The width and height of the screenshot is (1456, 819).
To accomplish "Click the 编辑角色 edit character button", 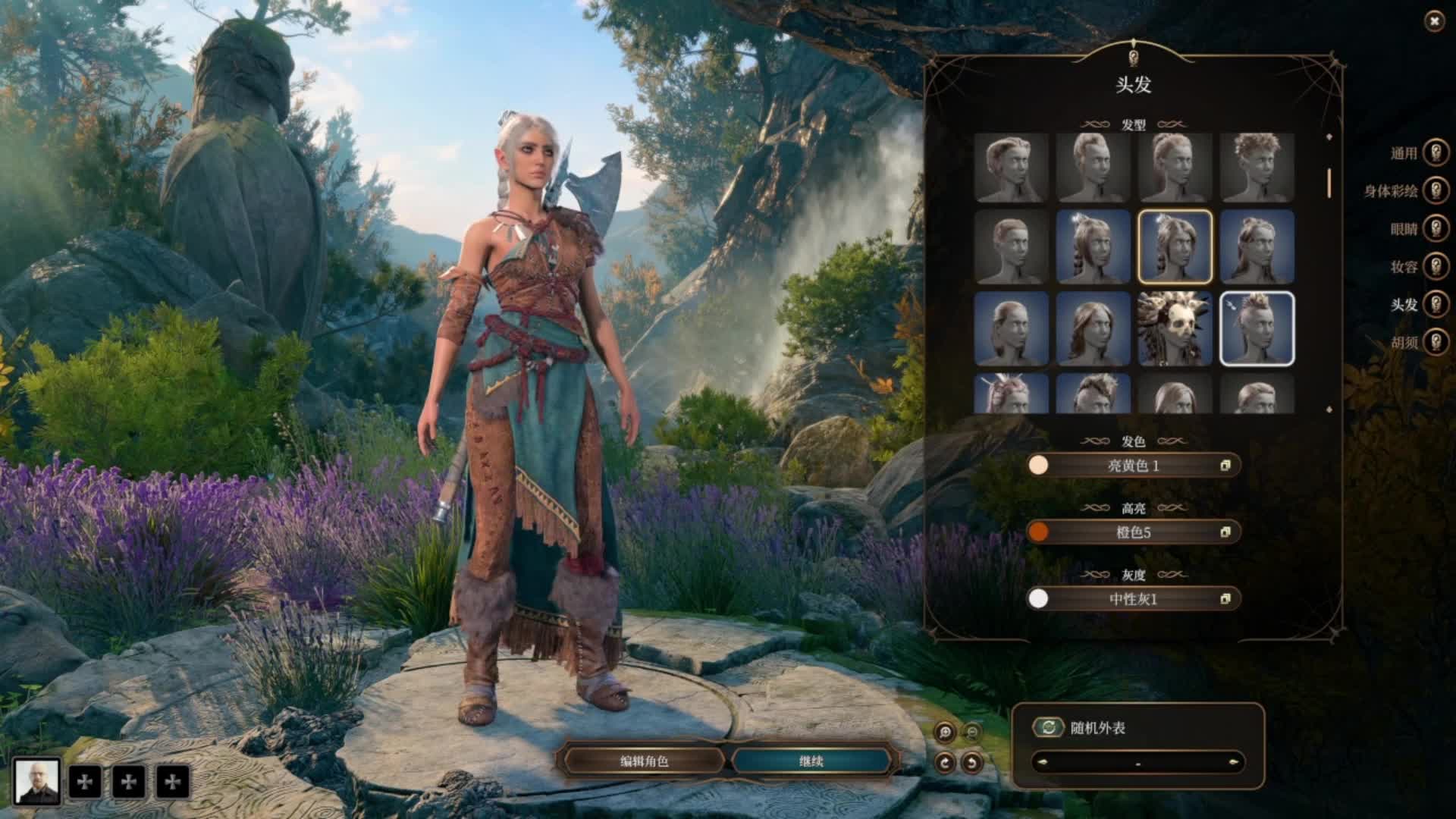I will coord(644,761).
